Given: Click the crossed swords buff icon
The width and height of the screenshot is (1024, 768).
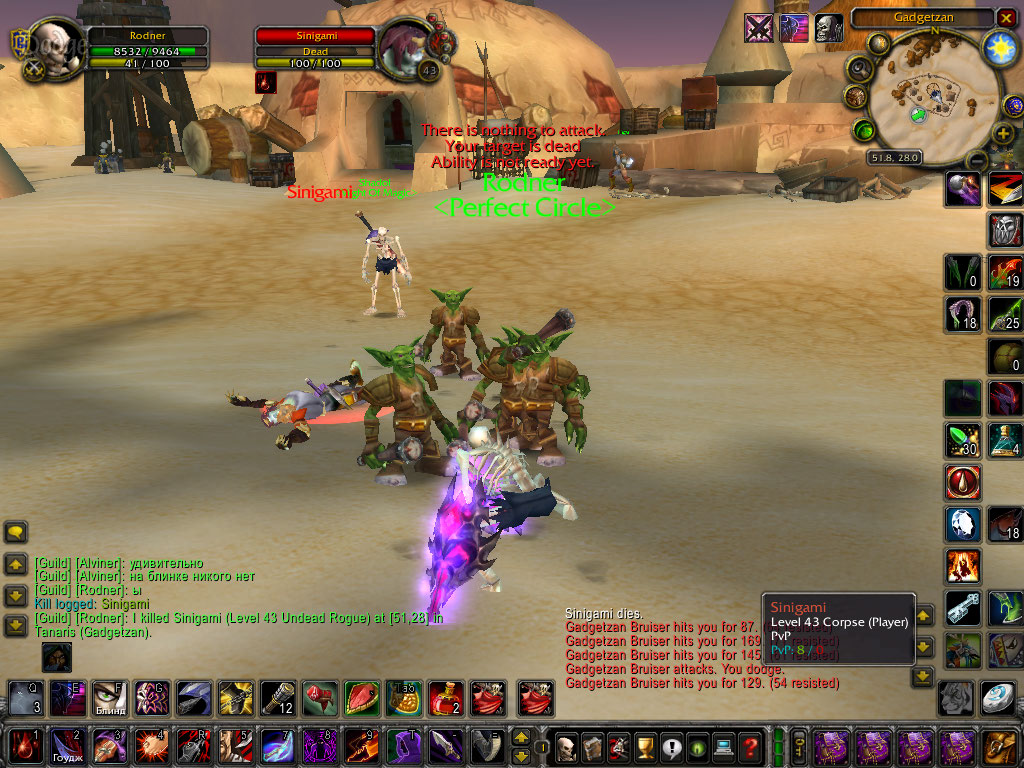Looking at the screenshot, I should point(759,28).
